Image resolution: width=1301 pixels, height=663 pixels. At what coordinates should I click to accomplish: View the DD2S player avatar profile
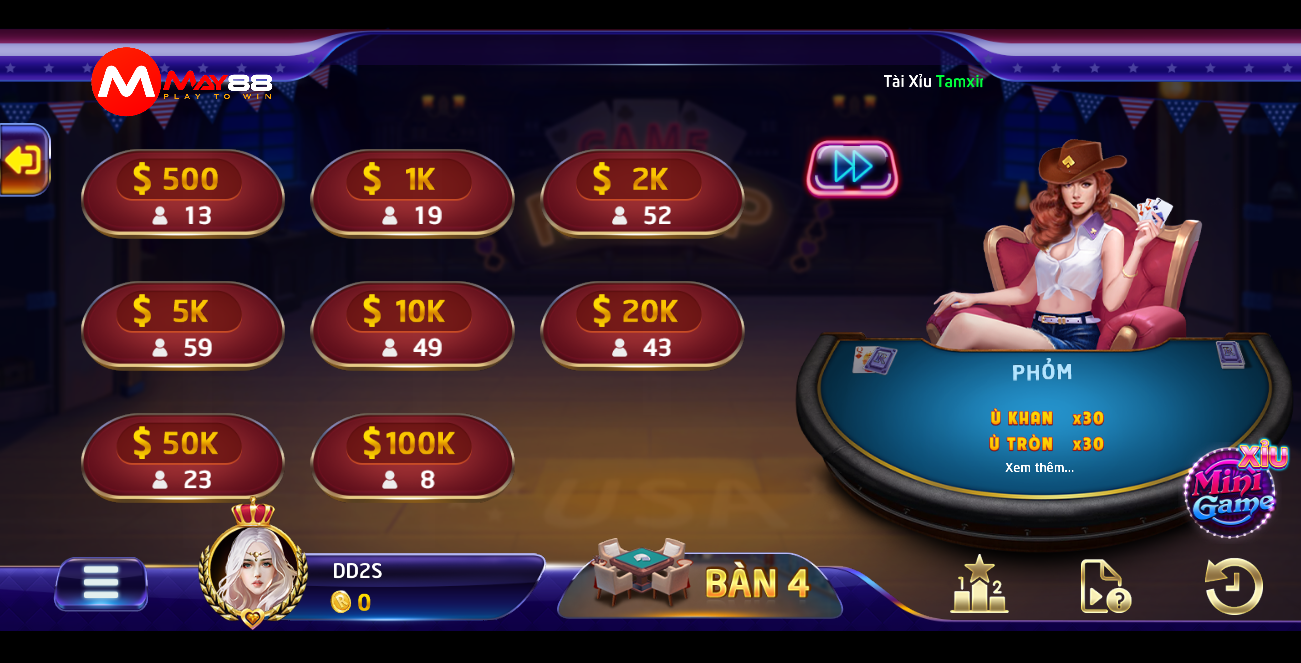pos(253,567)
